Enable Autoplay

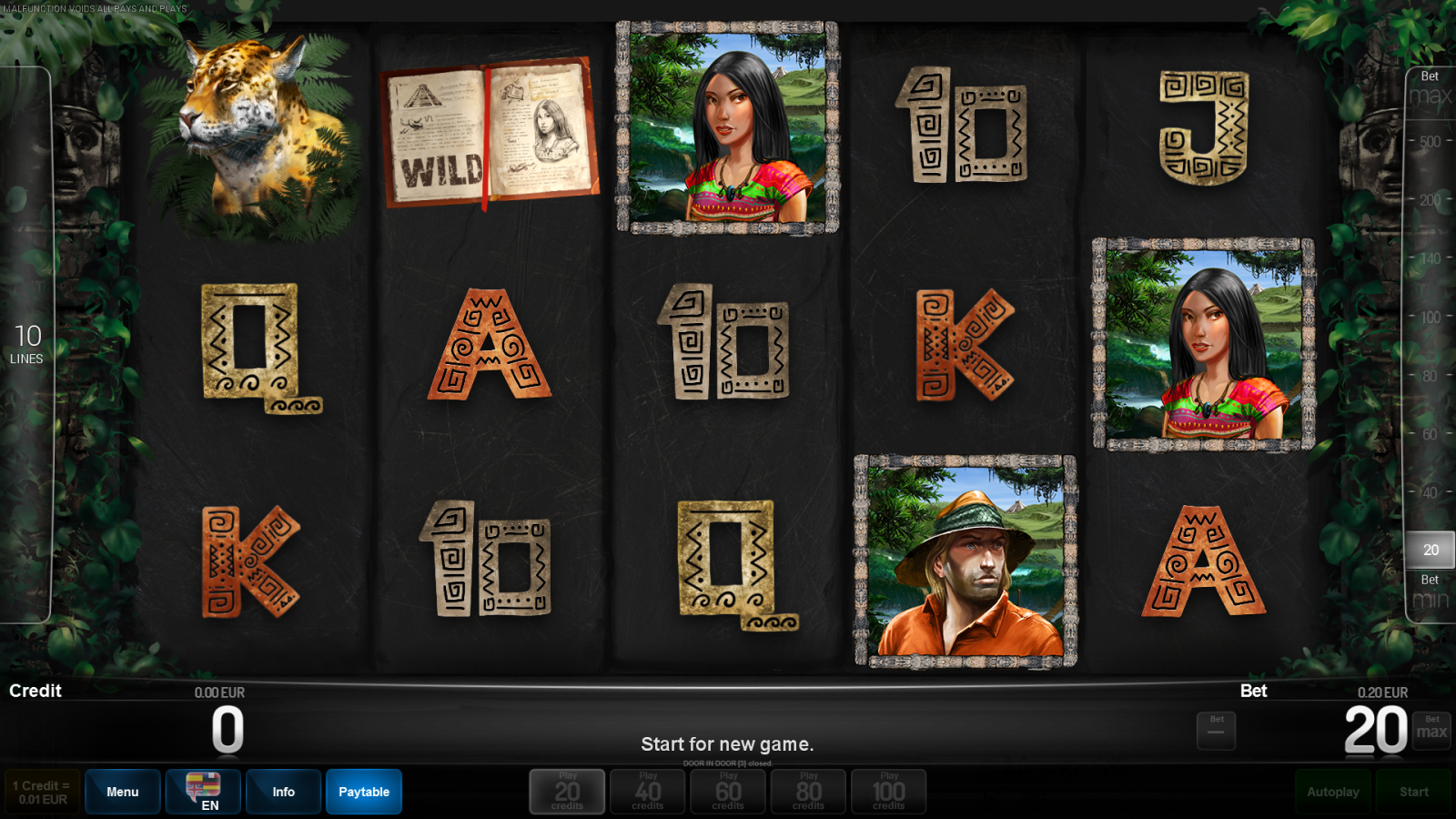click(x=1333, y=792)
